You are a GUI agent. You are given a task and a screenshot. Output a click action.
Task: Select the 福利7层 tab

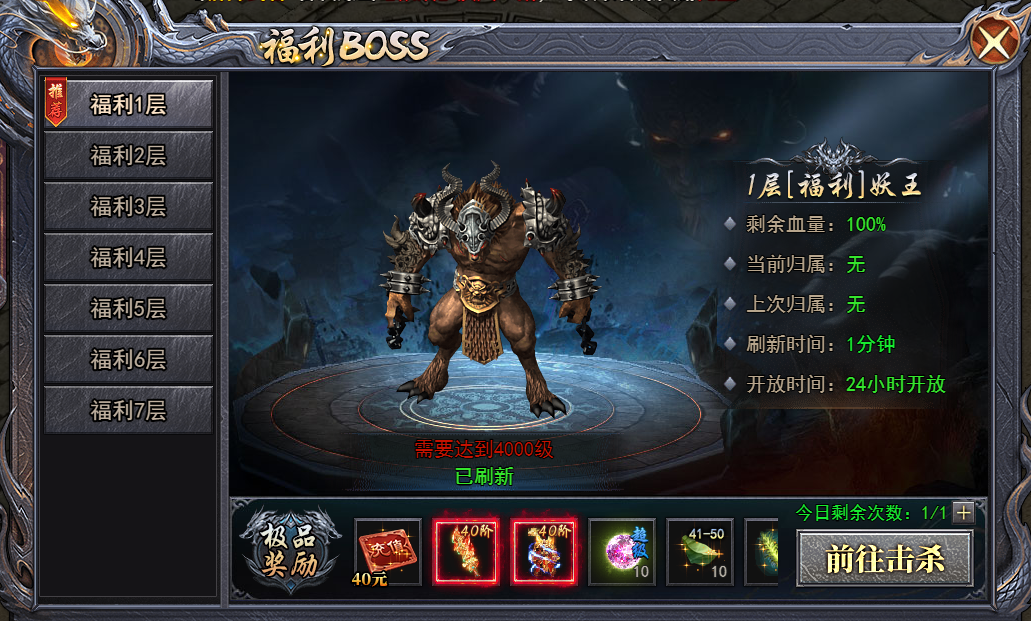pos(129,411)
